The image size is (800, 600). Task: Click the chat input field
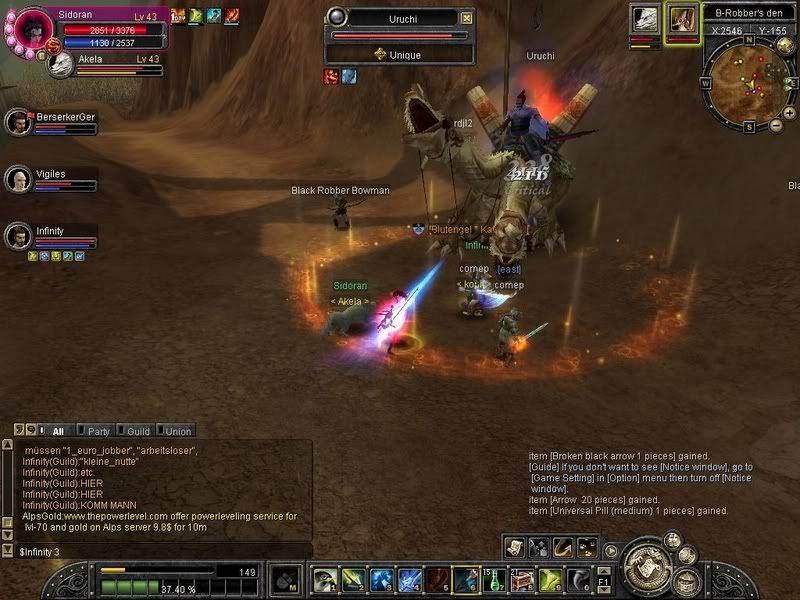coord(160,551)
